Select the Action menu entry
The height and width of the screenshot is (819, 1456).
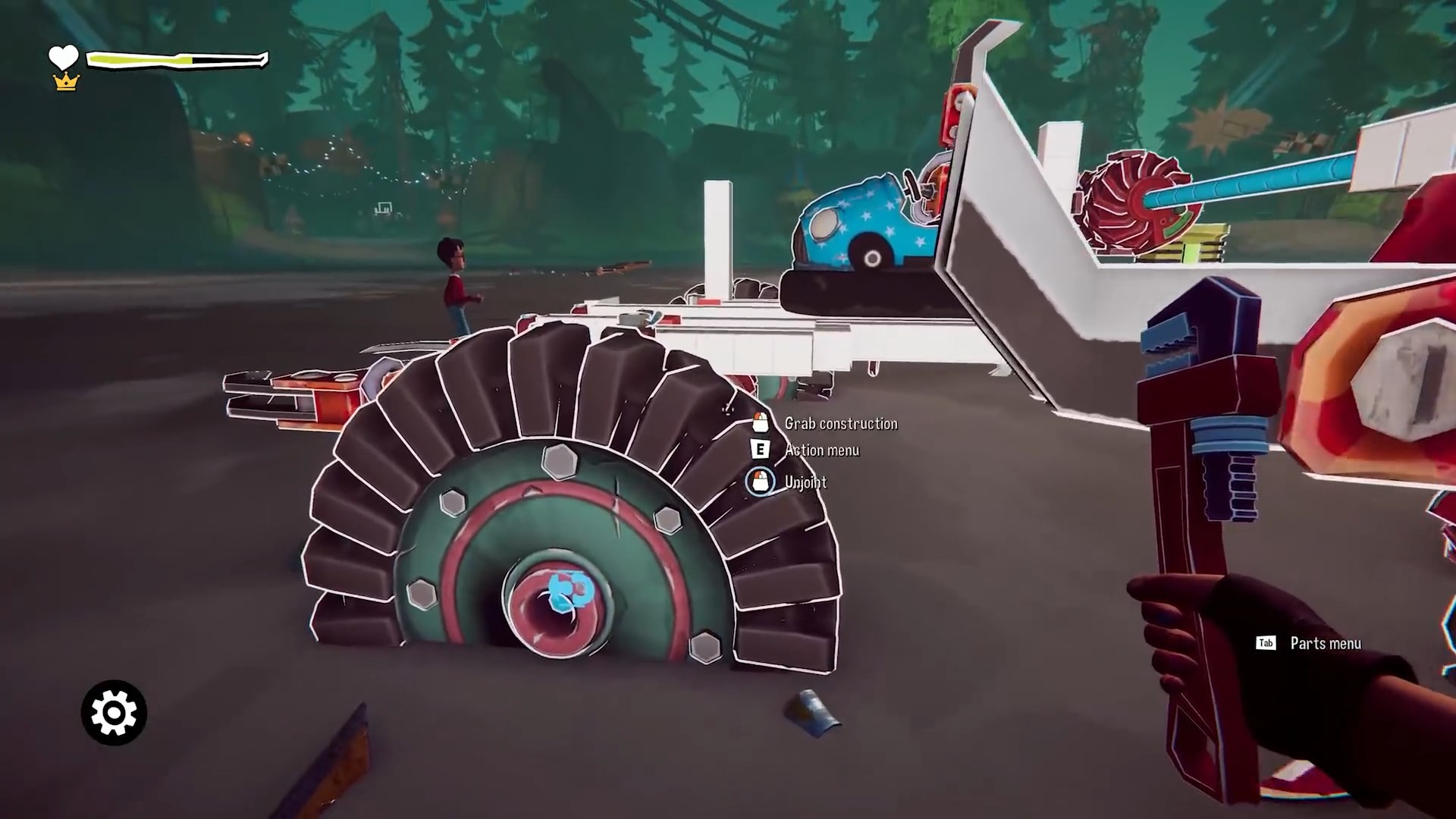click(x=821, y=450)
